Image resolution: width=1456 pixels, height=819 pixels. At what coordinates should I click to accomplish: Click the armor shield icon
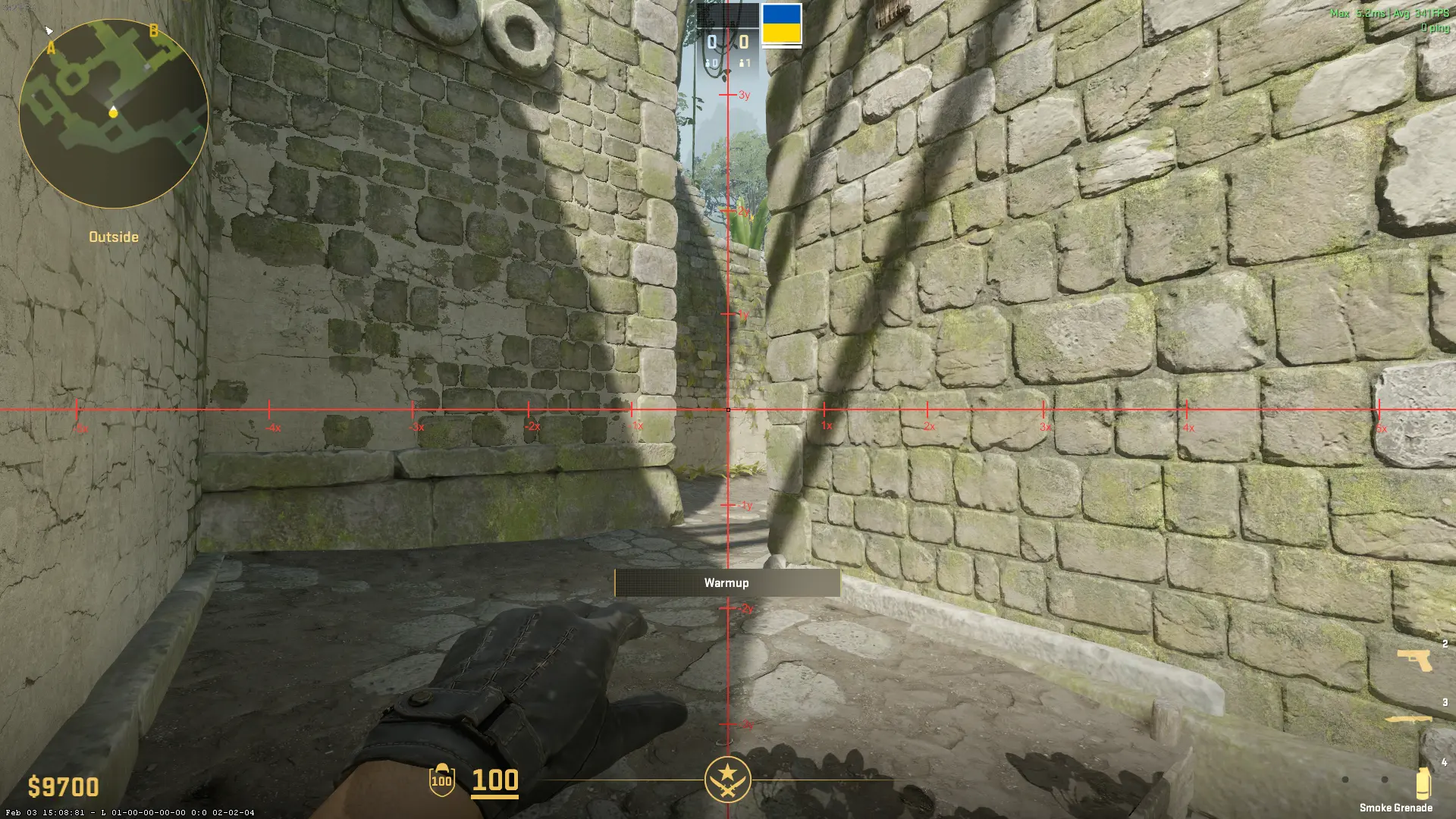(x=441, y=780)
